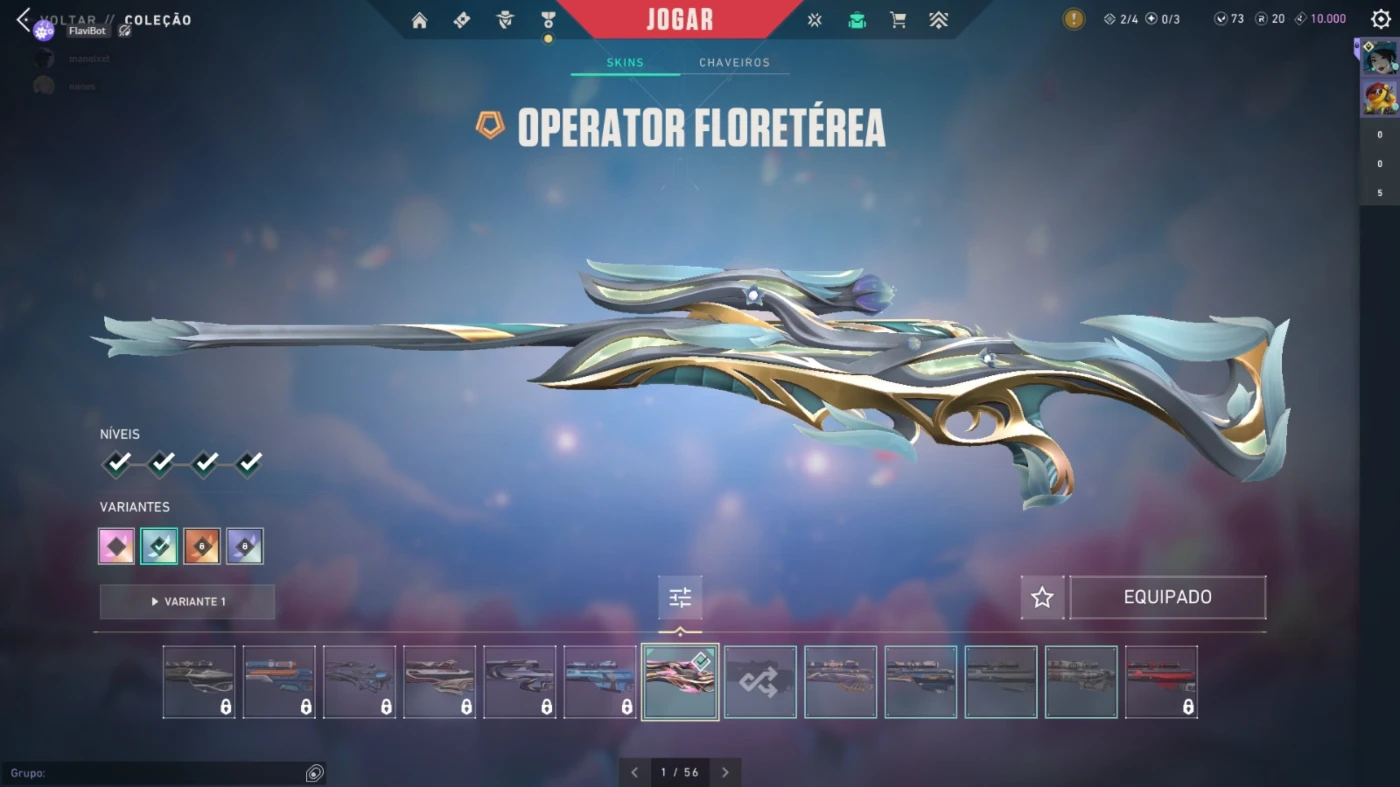The image size is (1400, 787).
Task: Go back with the Voltar arrow
Action: (24, 20)
